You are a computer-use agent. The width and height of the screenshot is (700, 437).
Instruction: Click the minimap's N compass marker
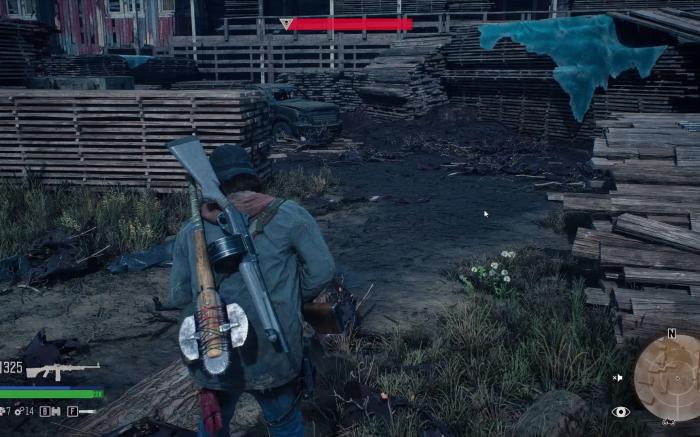point(670,333)
